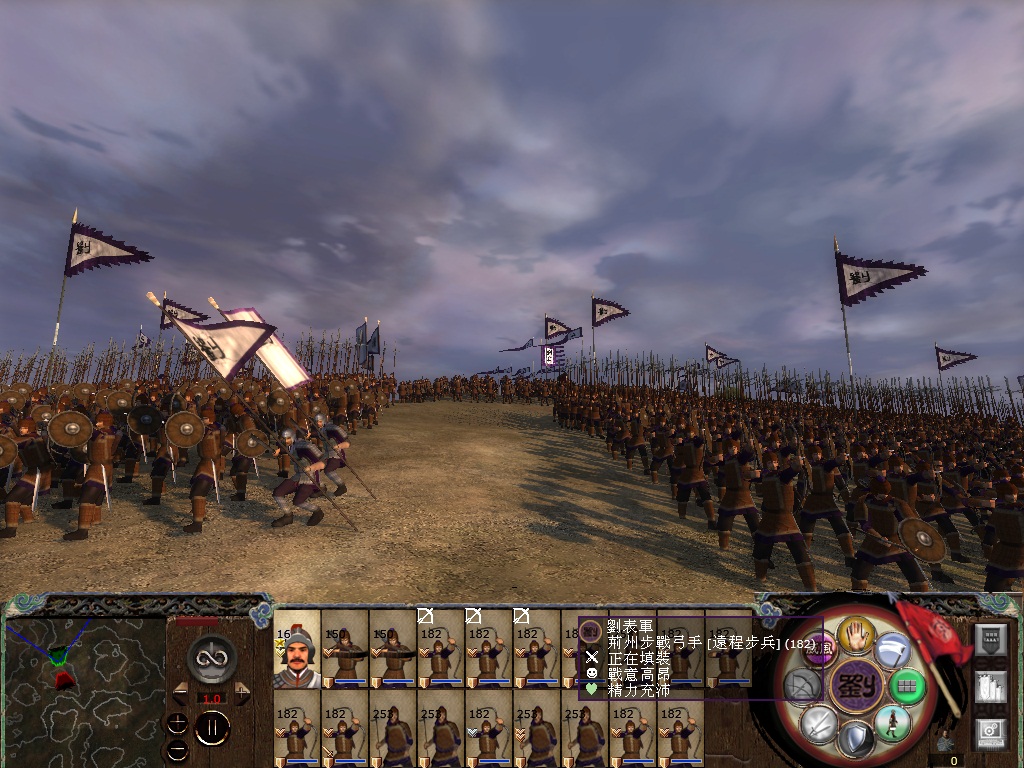The image size is (1024, 768).
Task: Toggle the walking soldier run command
Action: tap(891, 724)
